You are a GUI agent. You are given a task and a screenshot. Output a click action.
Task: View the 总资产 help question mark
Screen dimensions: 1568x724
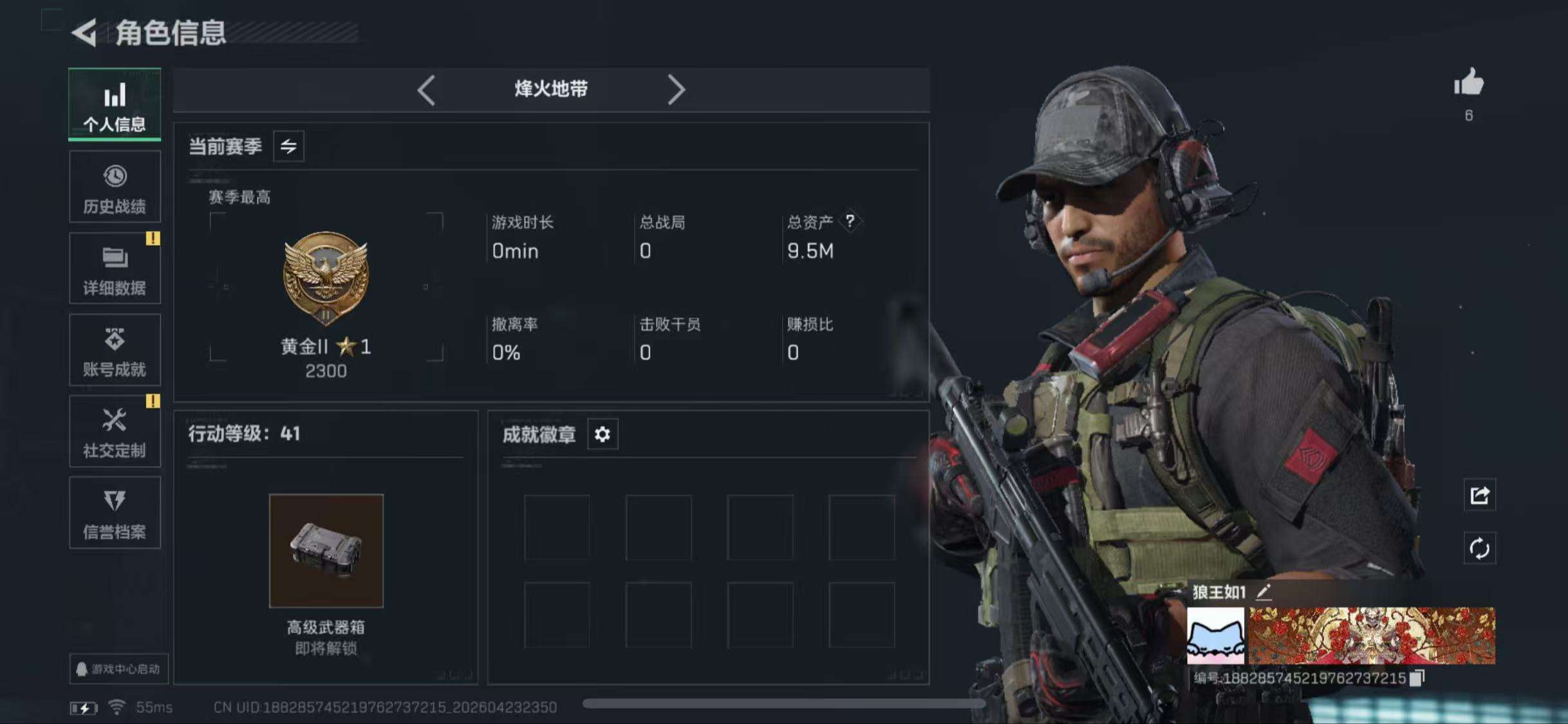[x=850, y=223]
